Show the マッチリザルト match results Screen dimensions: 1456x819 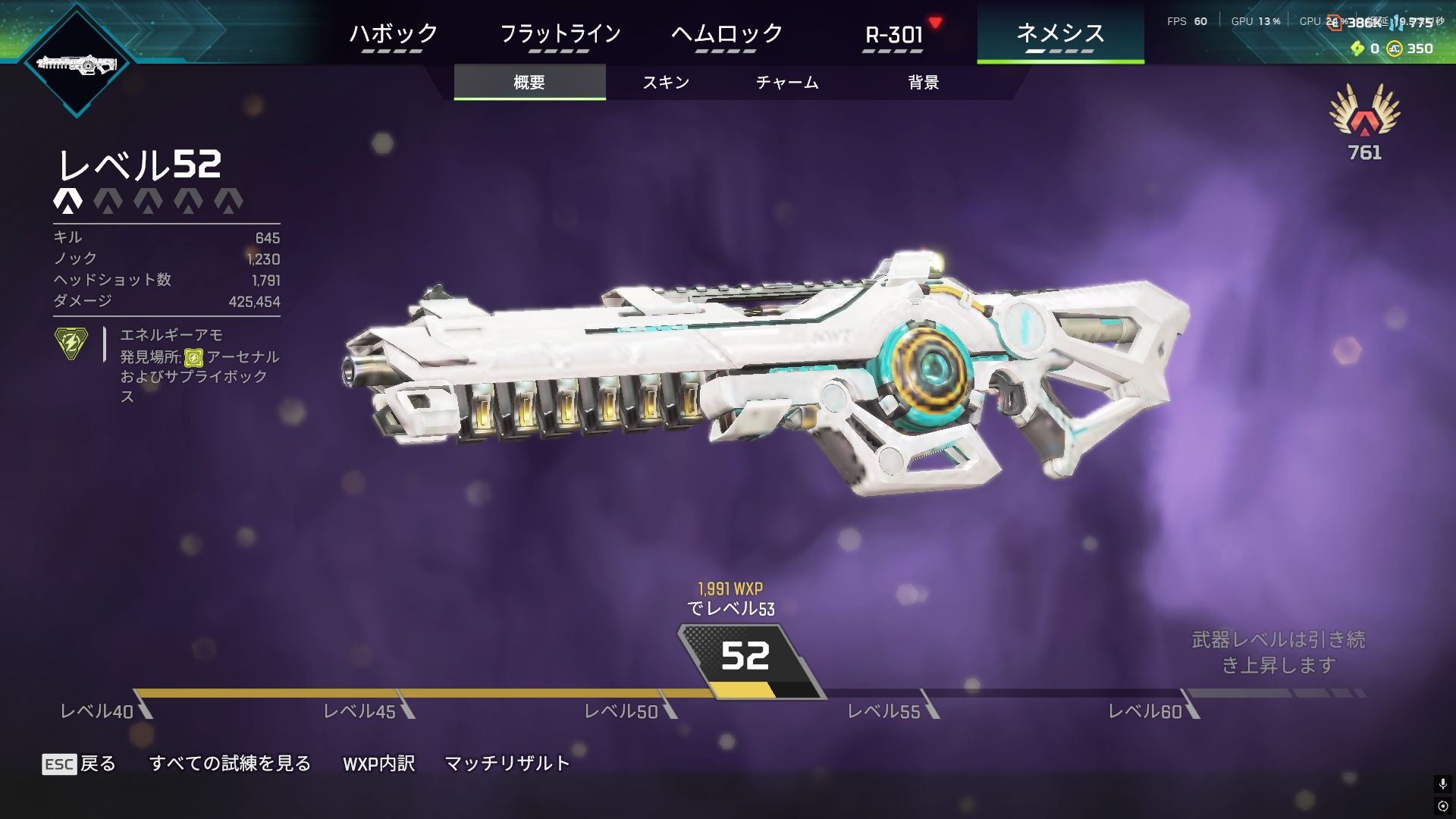click(507, 764)
